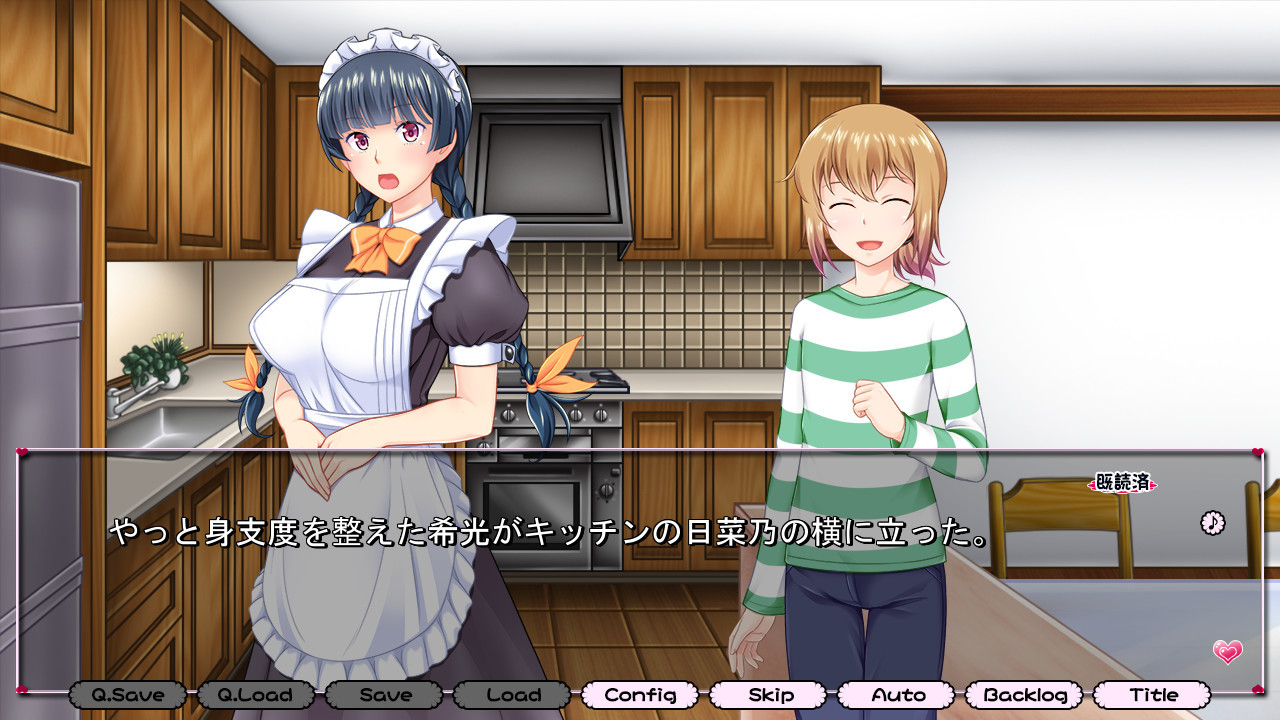Viewport: 1280px width, 720px height.
Task: Click the tiny heart at menu bar's right edge
Action: 1258,689
